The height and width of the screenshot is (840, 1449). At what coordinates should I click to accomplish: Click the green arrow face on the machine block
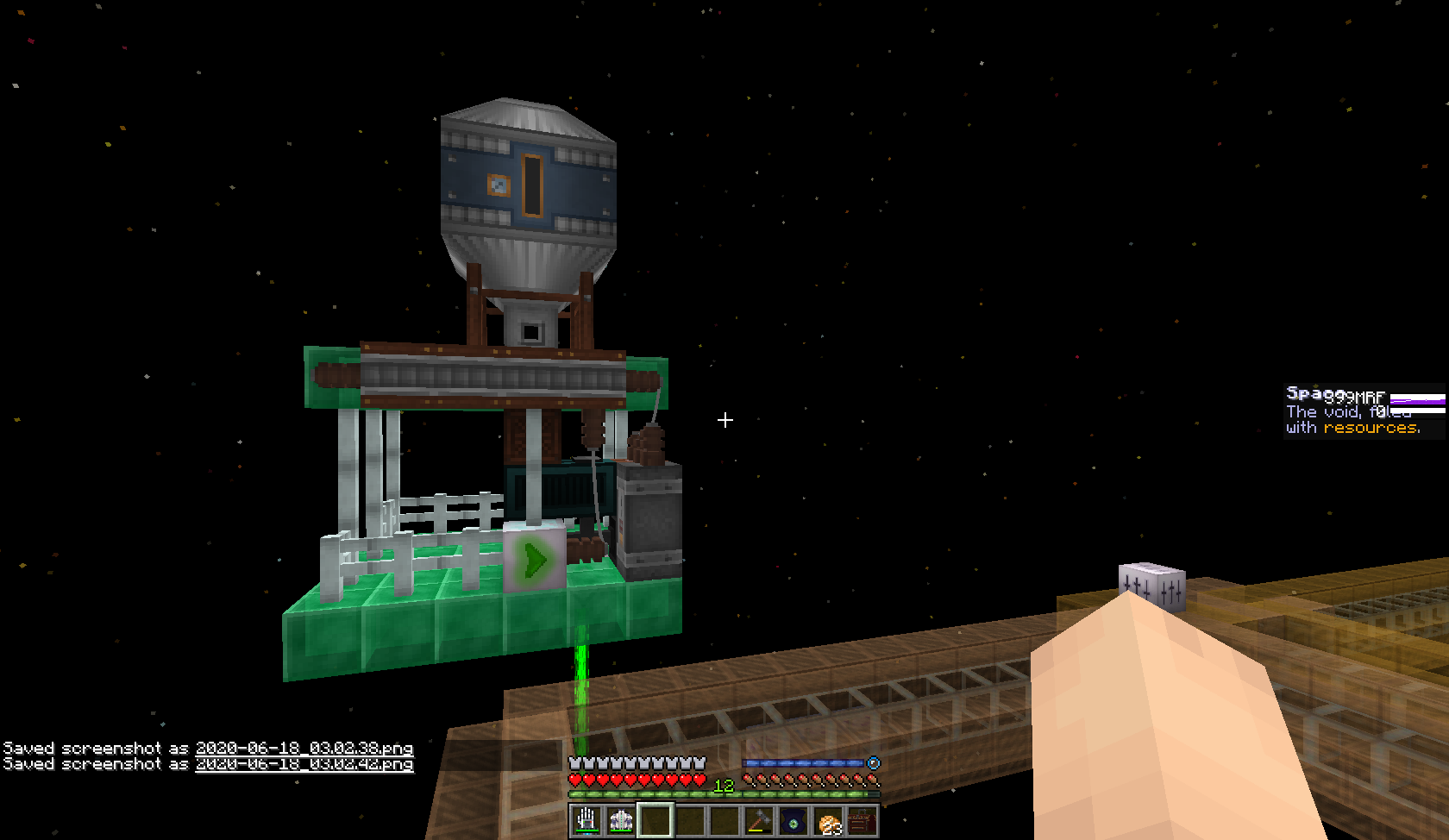[x=535, y=560]
